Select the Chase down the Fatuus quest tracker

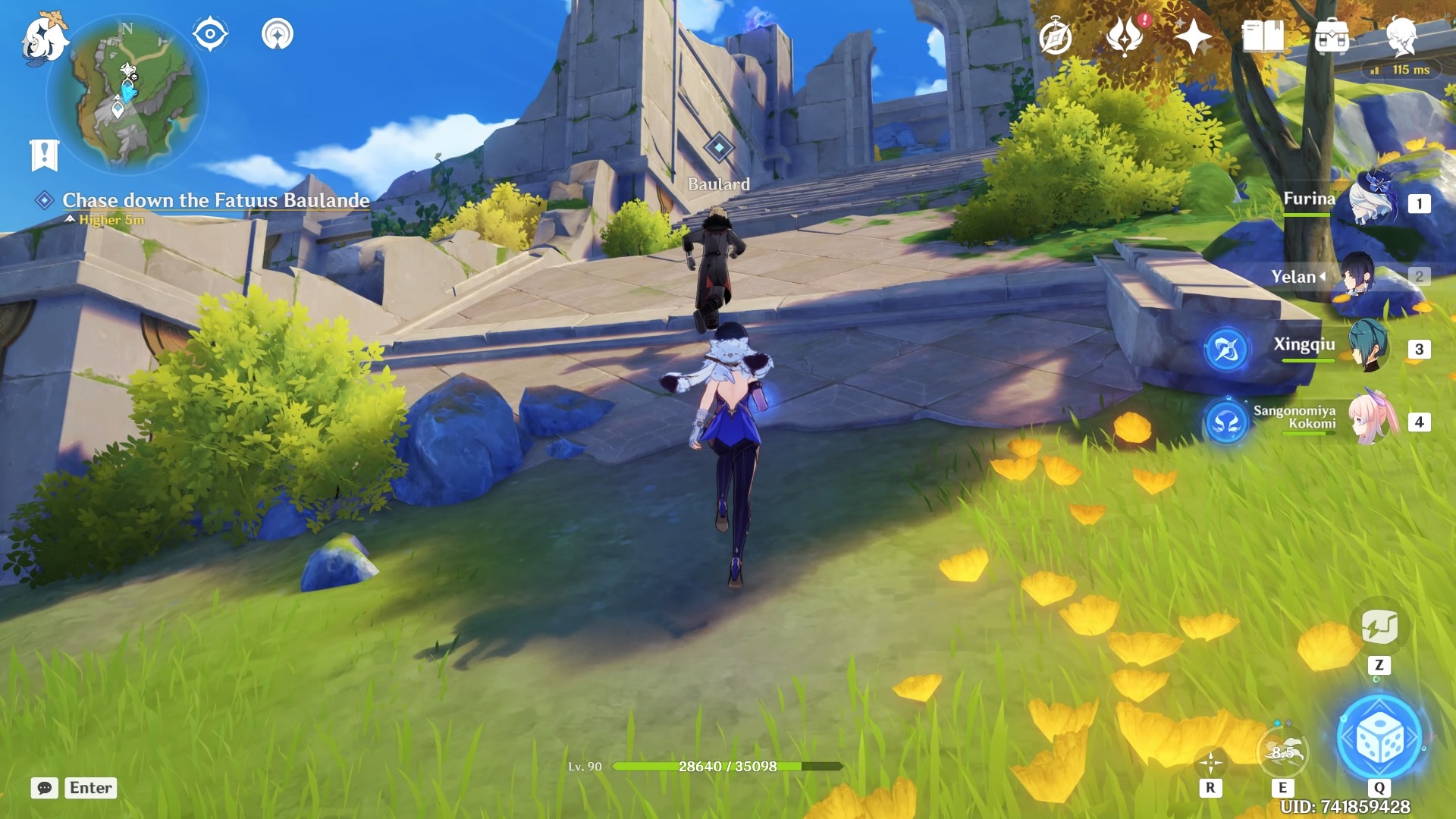coord(215,200)
